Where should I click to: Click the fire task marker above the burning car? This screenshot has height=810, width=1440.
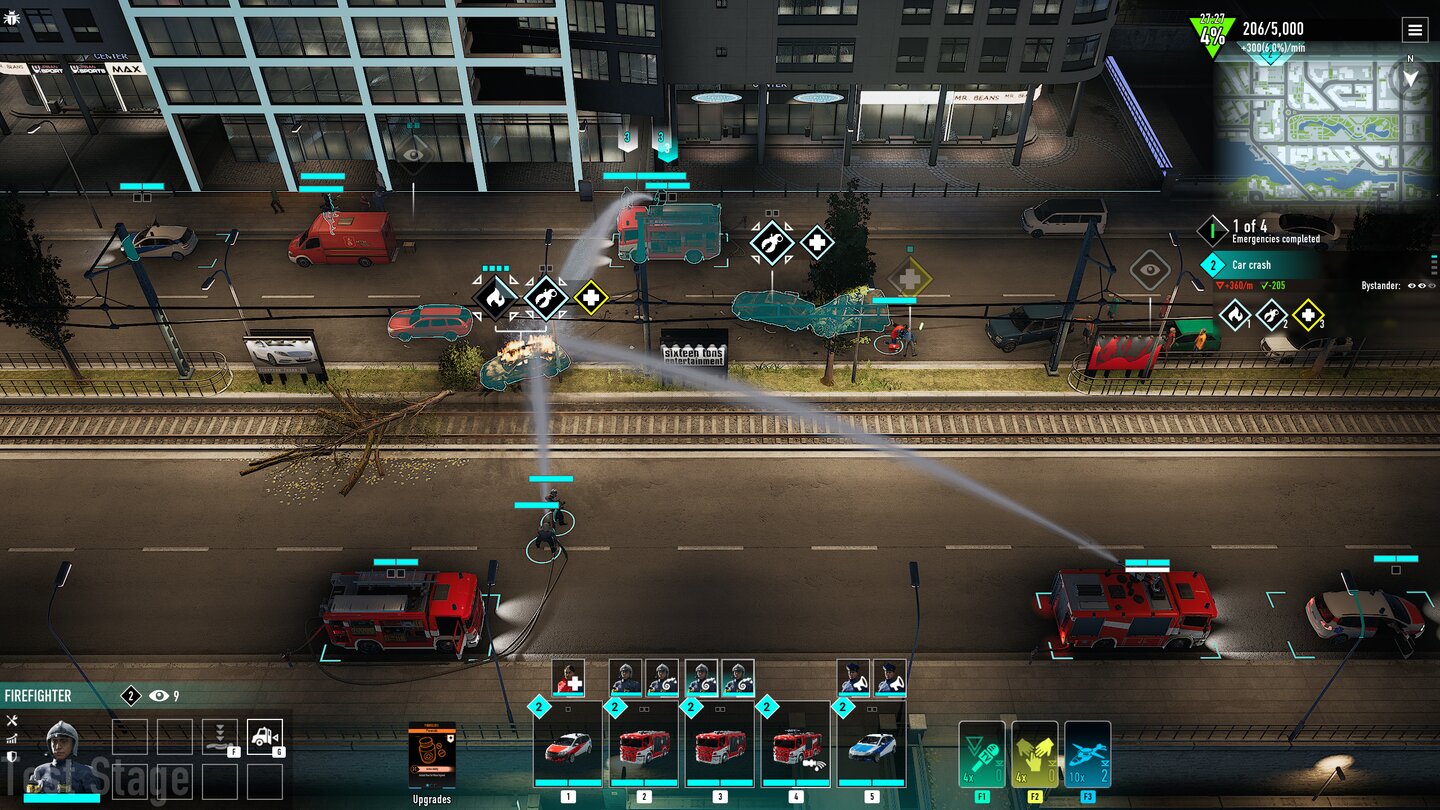pyautogui.click(x=495, y=297)
